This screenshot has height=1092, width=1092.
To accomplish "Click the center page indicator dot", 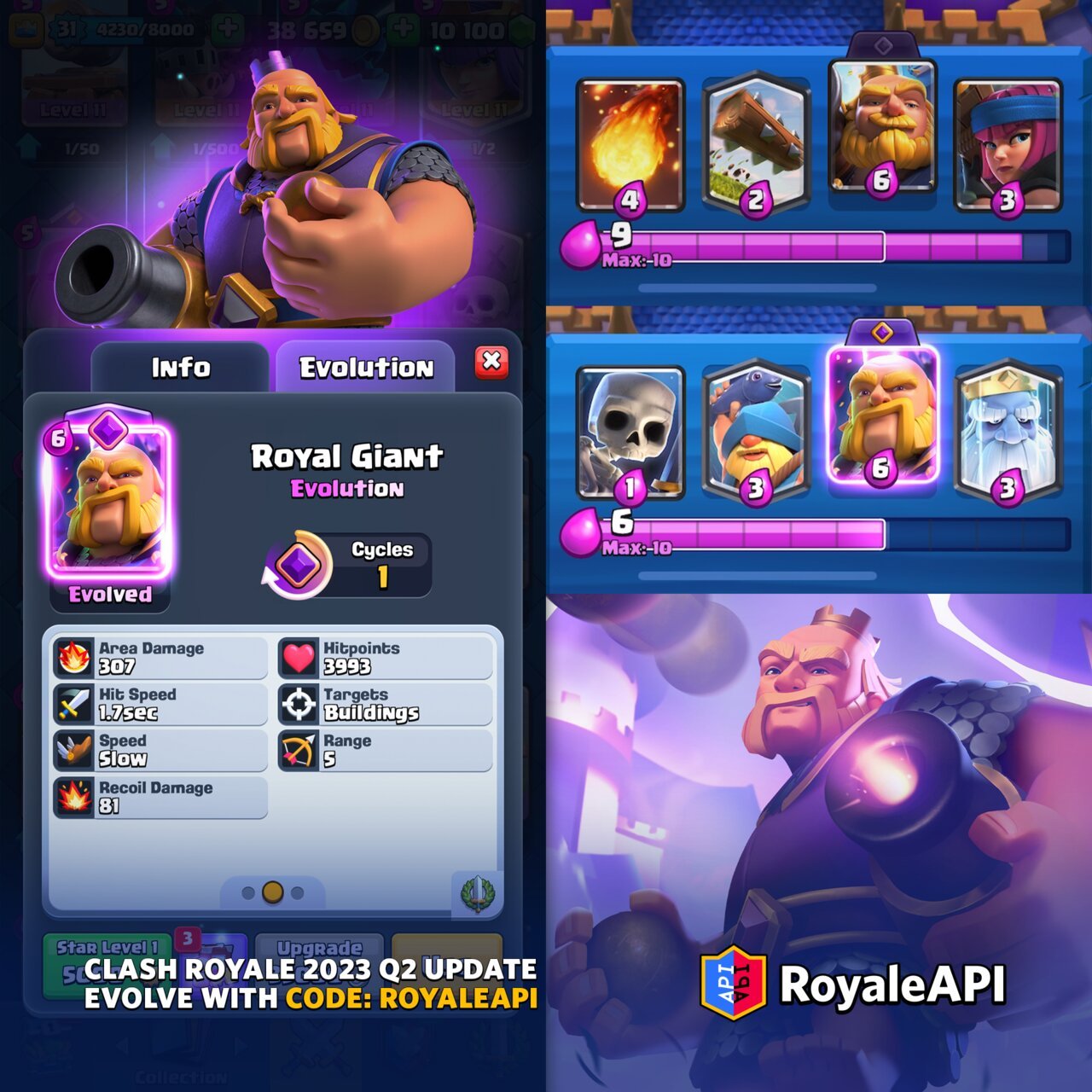I will (274, 893).
